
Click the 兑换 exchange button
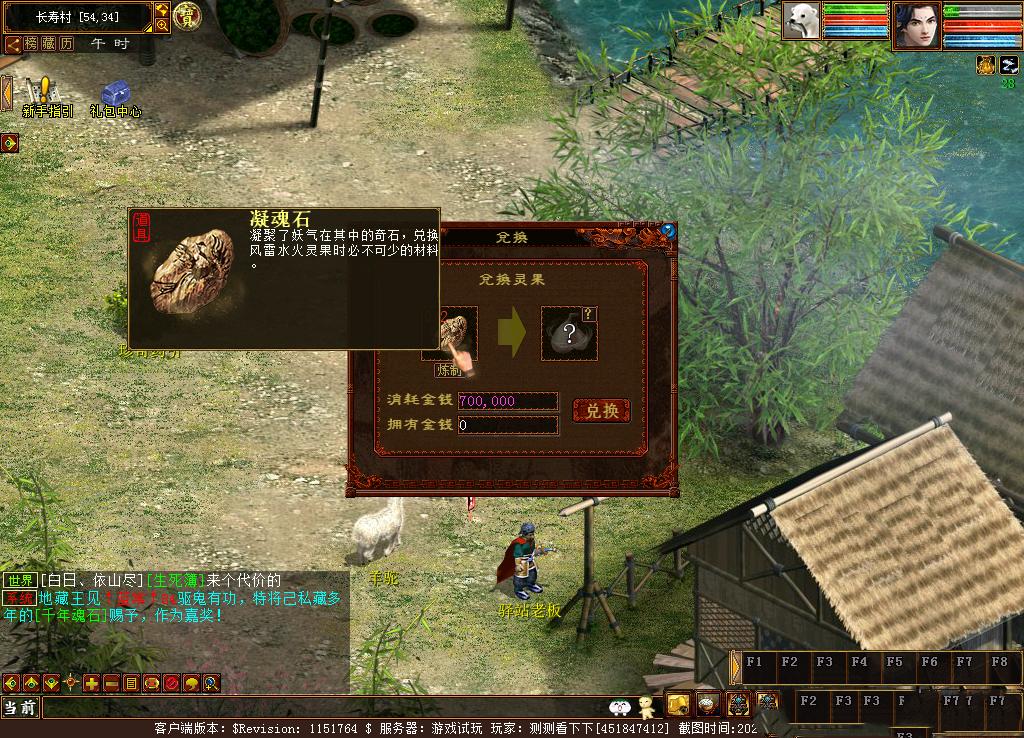601,410
